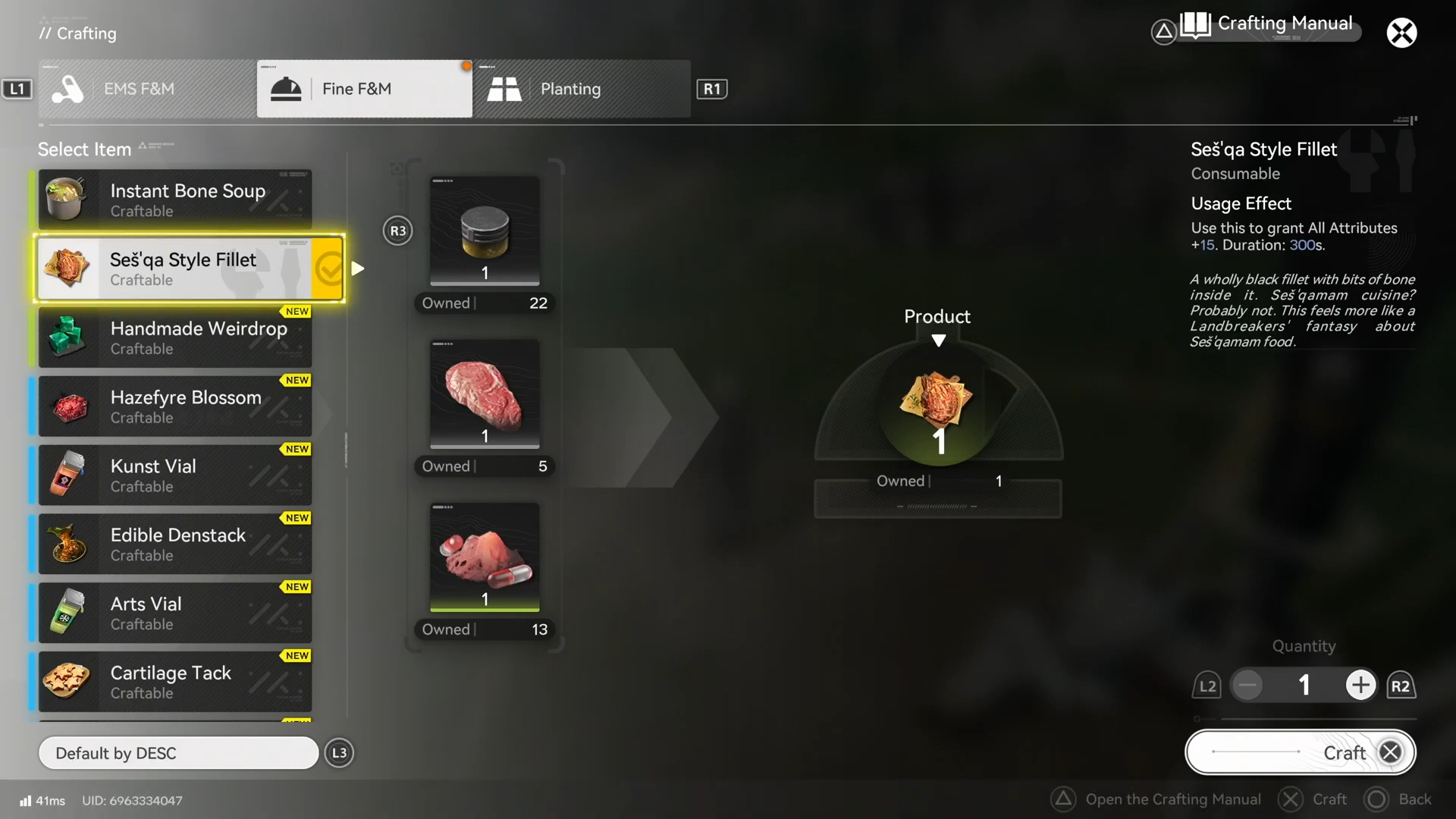Select Instant Bone Soup recipe
Viewport: 1456px width, 819px height.
coord(175,199)
